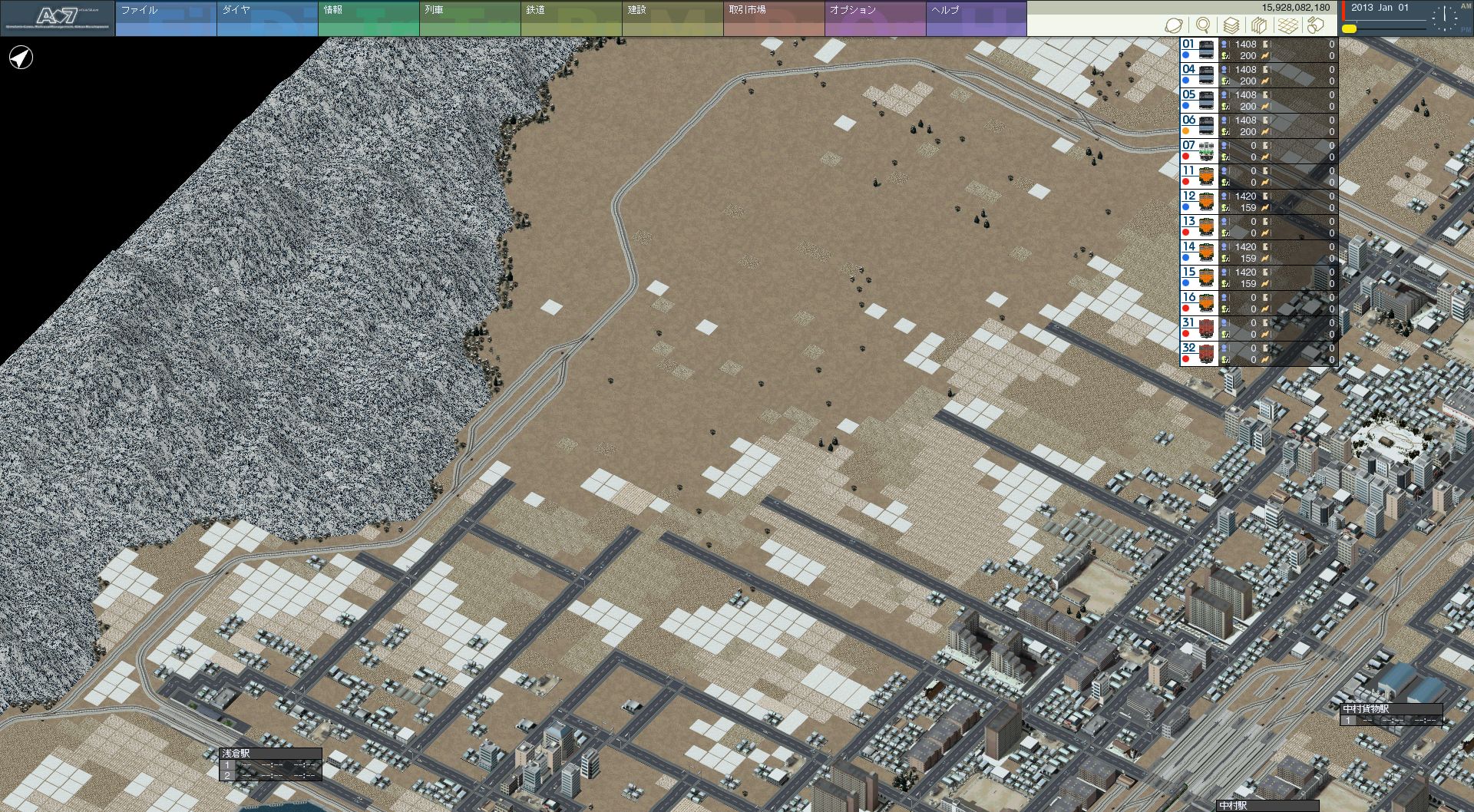Open the 建設 (Construction) menu
The width and height of the screenshot is (1474, 812).
(x=672, y=18)
